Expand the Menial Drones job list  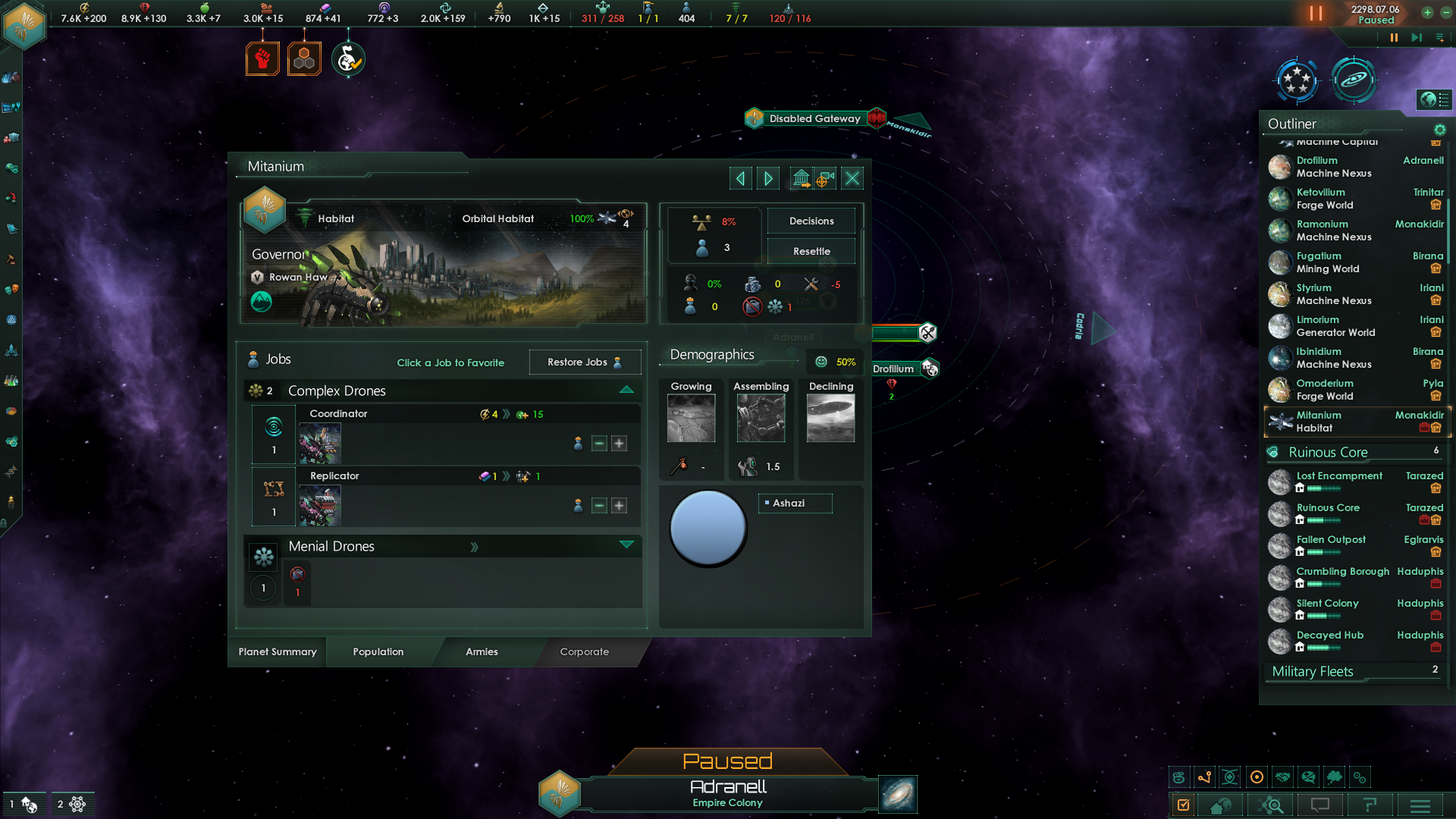point(626,544)
